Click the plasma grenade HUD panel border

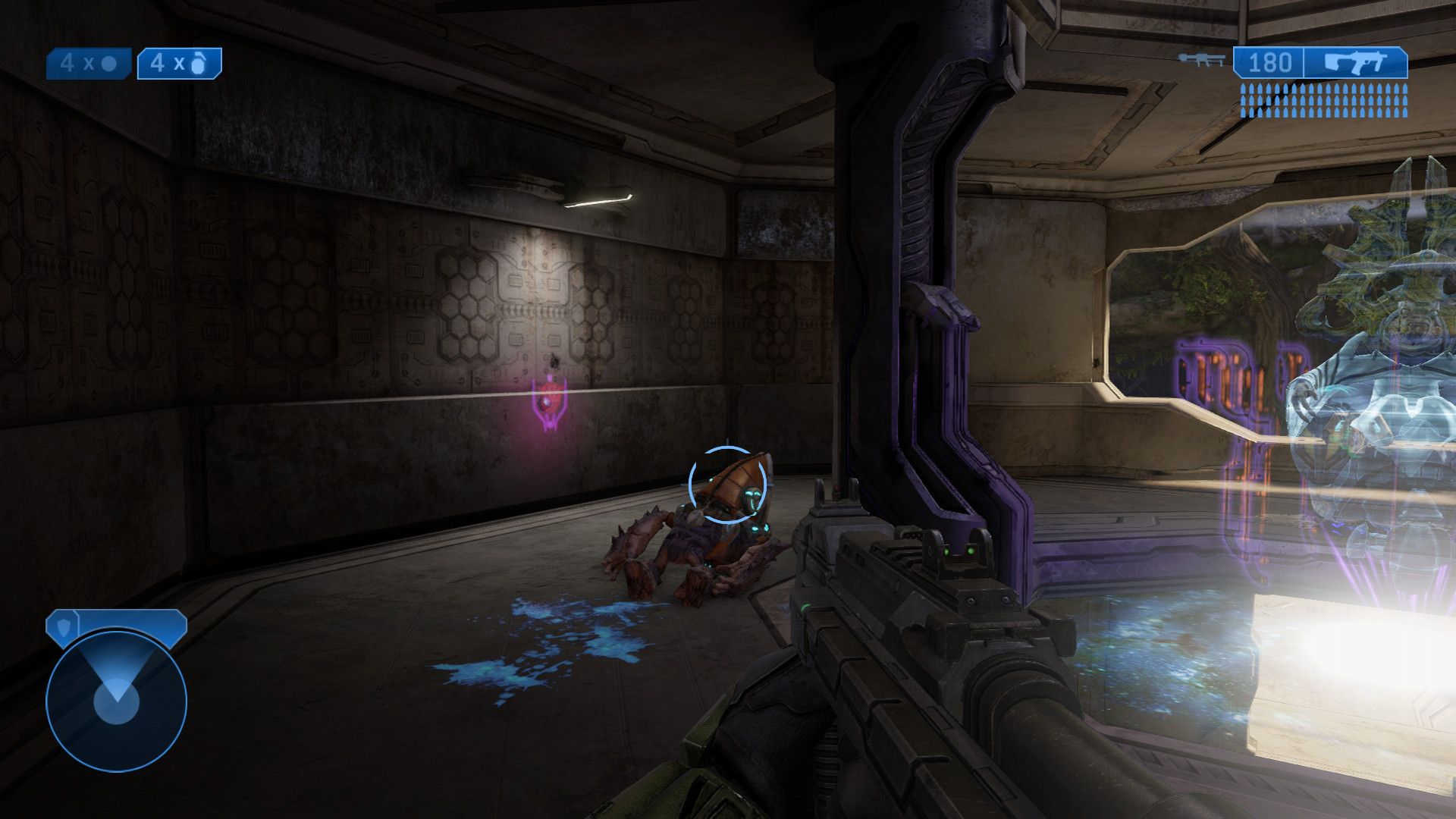point(180,50)
